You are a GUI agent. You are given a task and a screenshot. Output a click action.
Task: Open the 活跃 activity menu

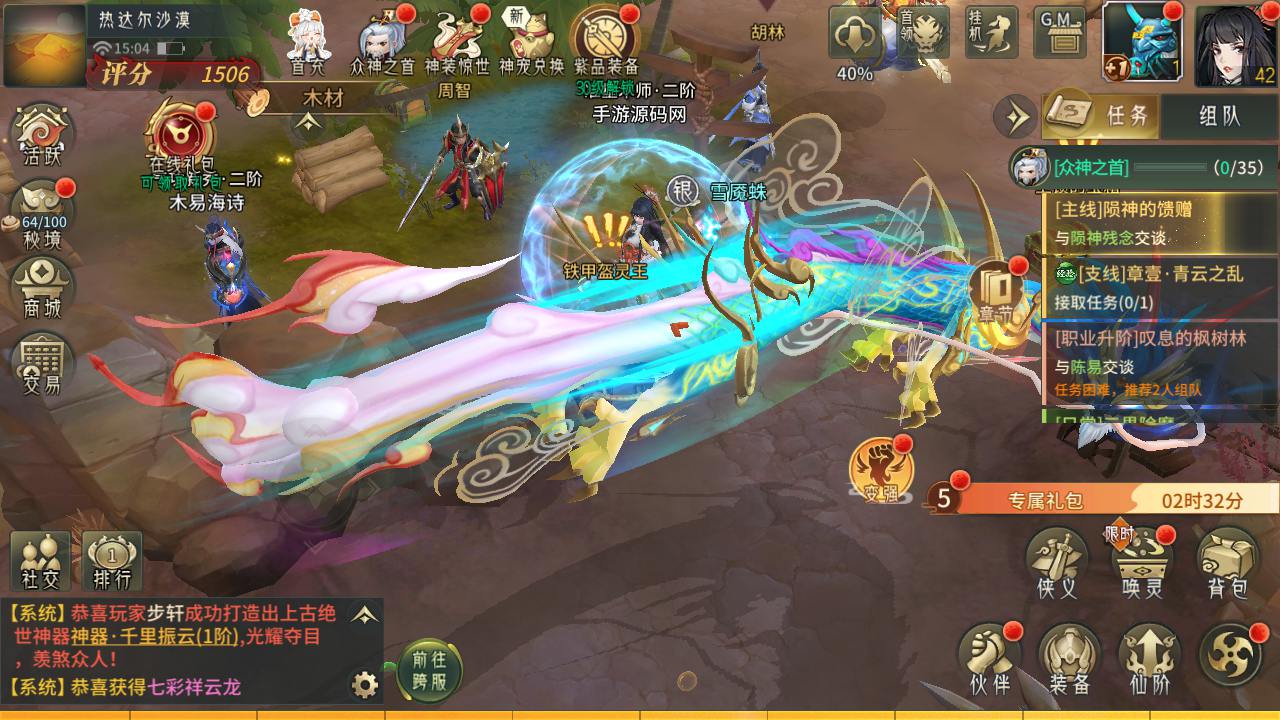[42, 136]
